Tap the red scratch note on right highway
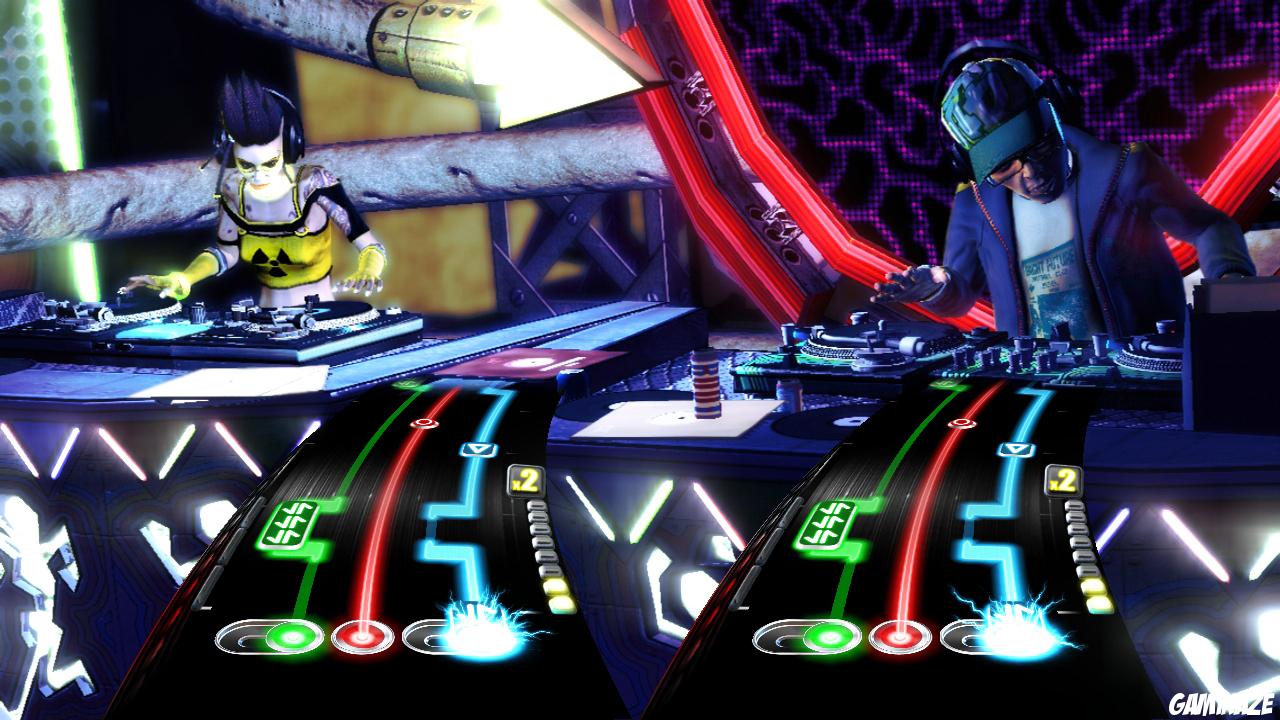Viewport: 1280px width, 720px height. [x=962, y=425]
